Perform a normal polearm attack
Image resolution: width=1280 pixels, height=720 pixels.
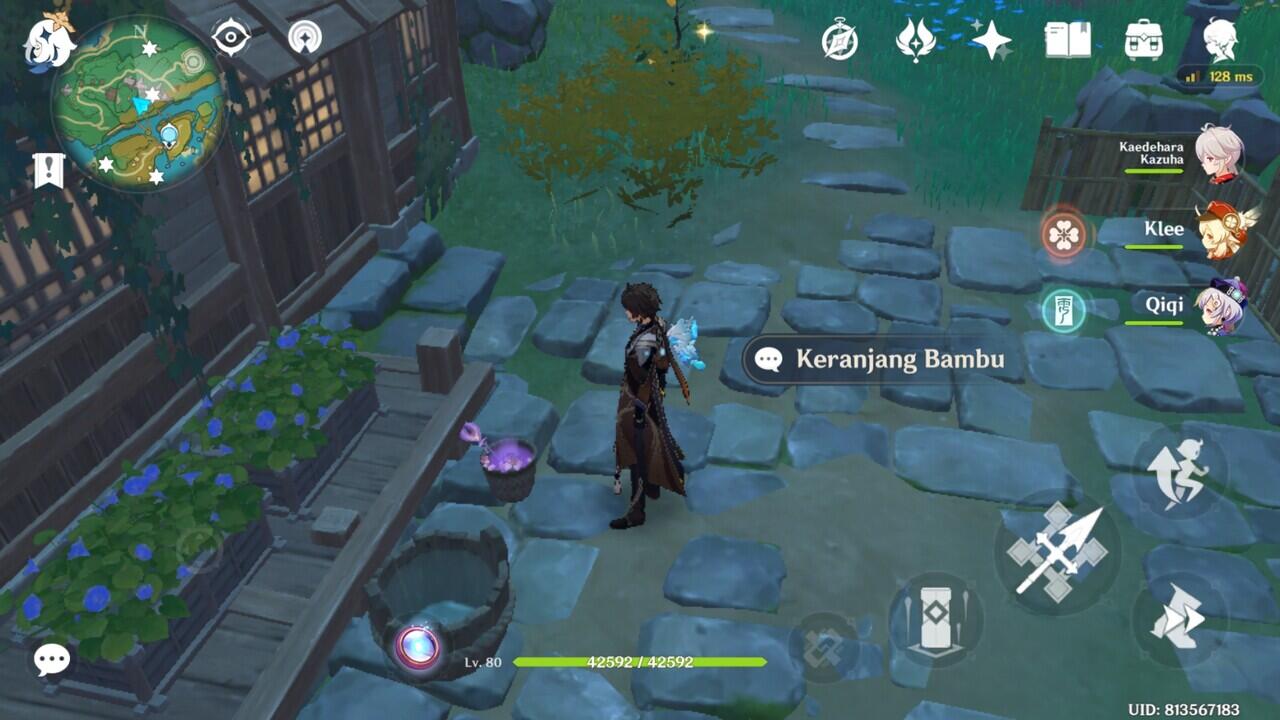[1058, 552]
